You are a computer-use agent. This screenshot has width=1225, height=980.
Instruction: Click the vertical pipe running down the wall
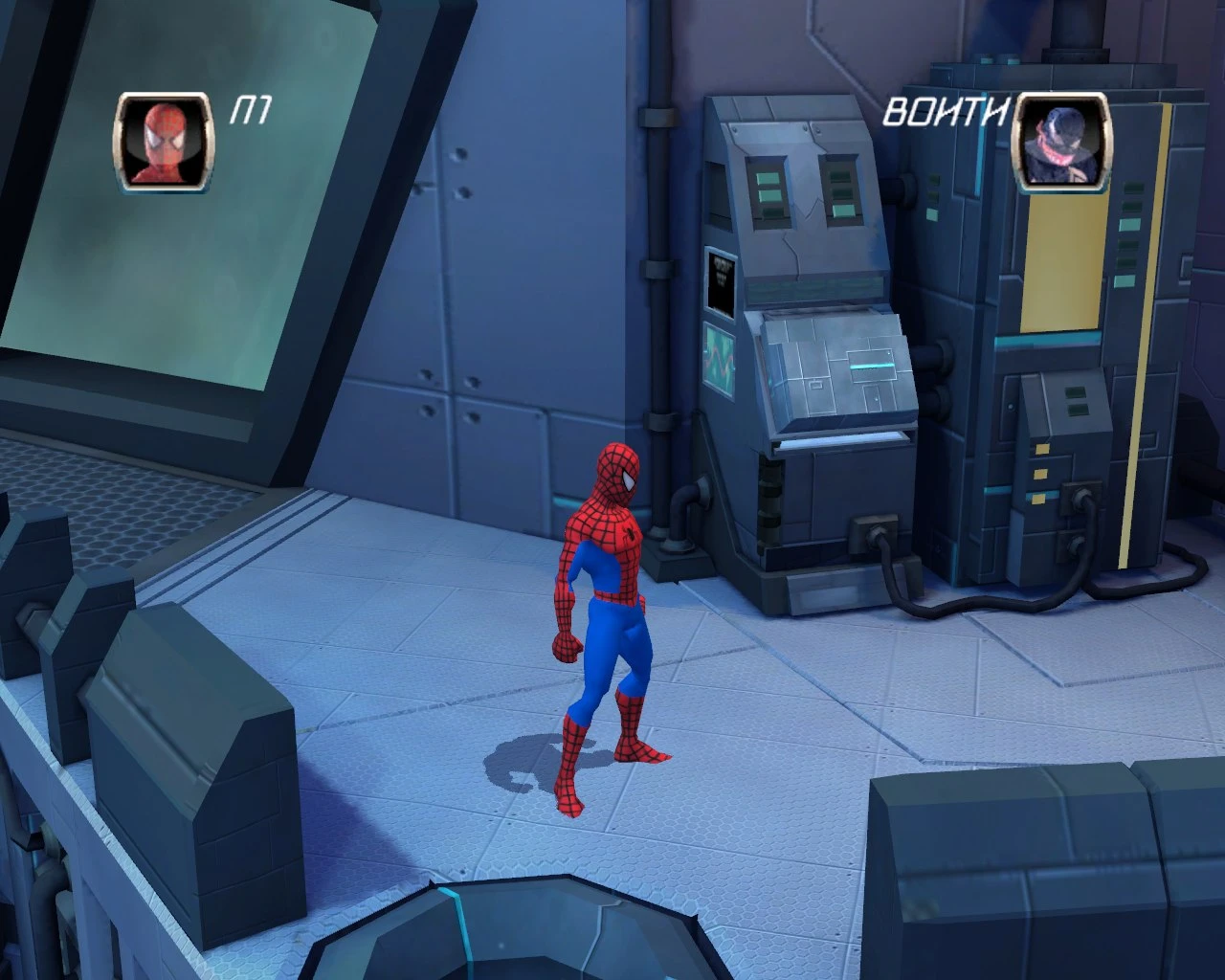click(660, 287)
